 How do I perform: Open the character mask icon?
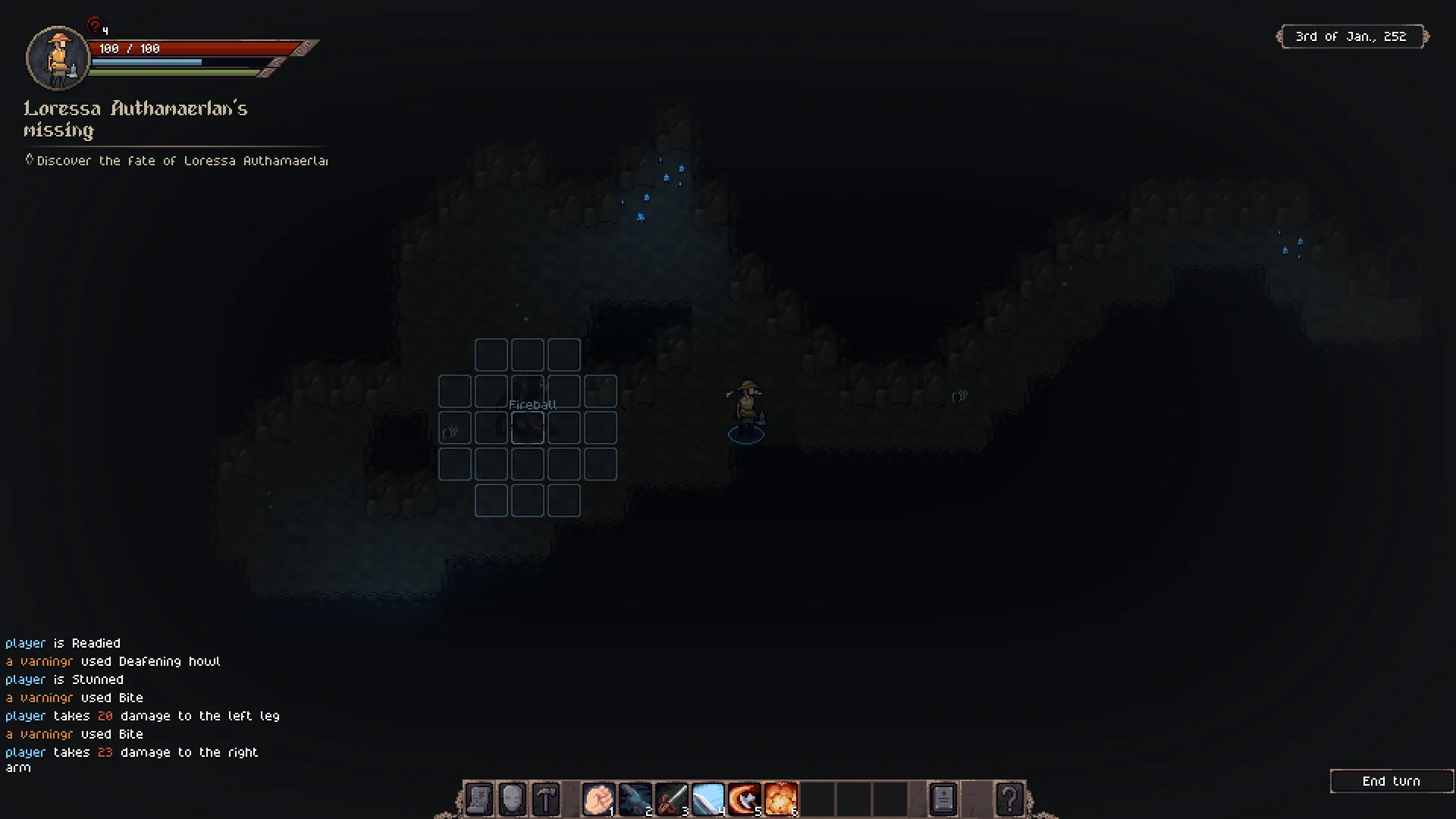coord(513,799)
